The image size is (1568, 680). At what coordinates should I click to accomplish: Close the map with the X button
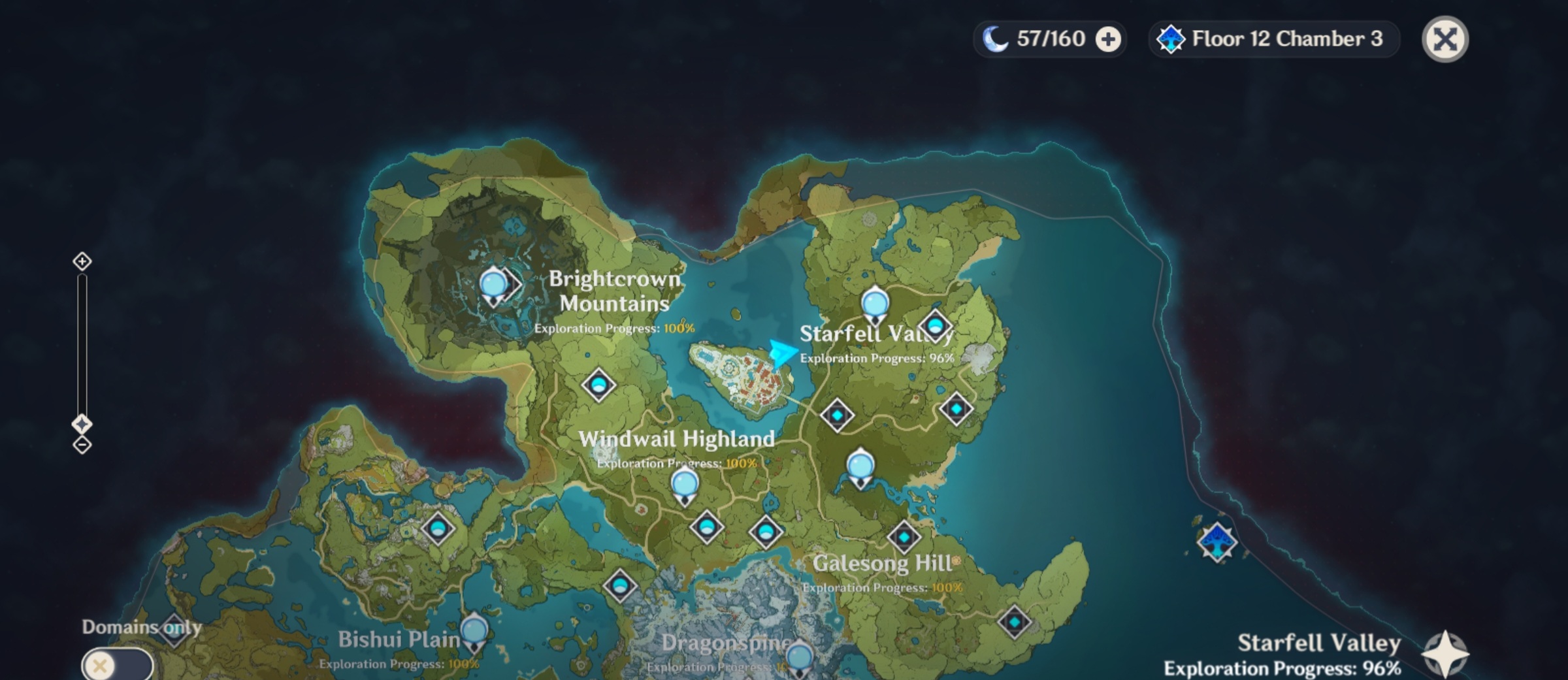click(x=1446, y=39)
